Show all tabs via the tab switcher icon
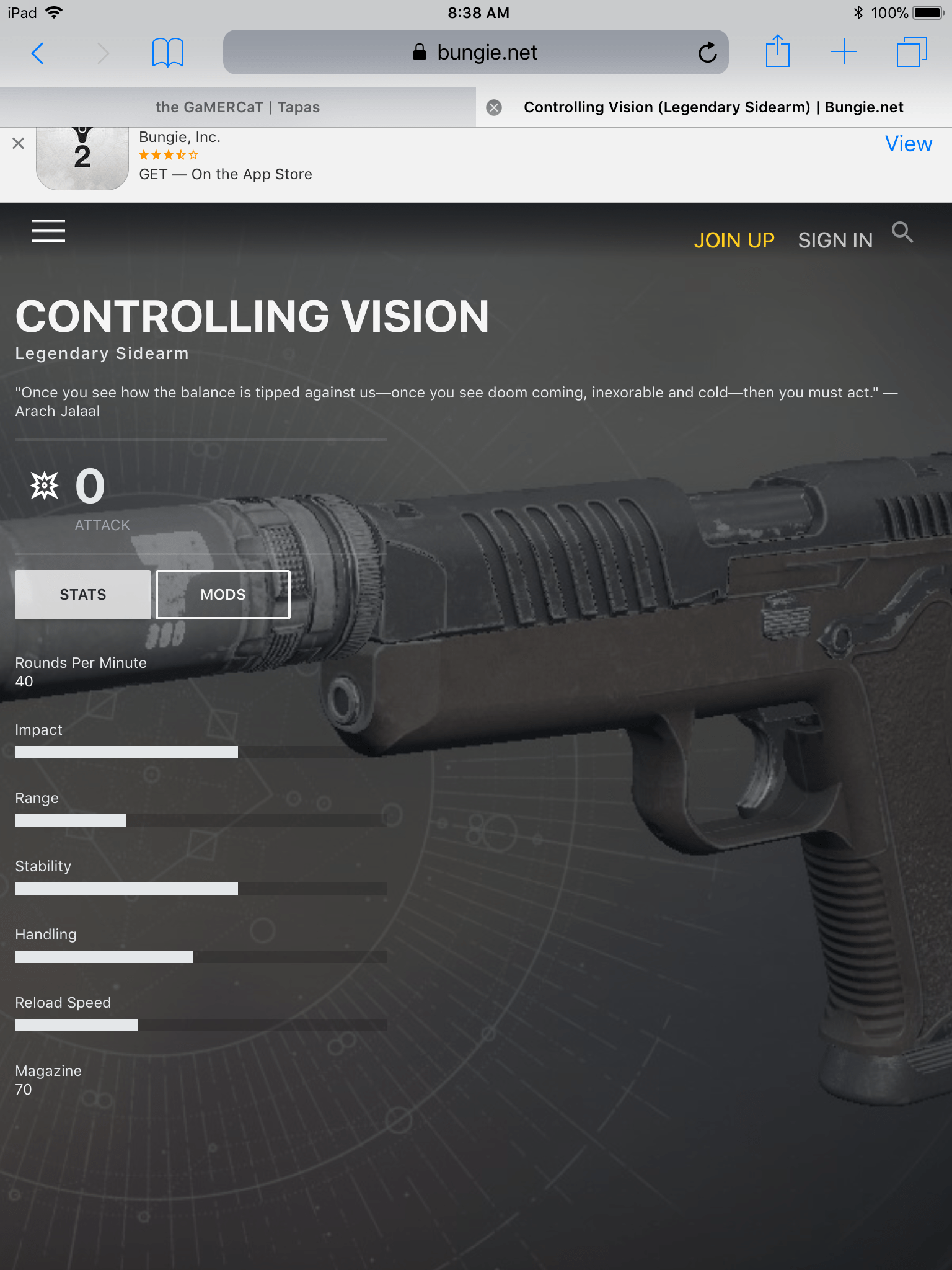Screen dimensions: 952x1270 (x=911, y=53)
